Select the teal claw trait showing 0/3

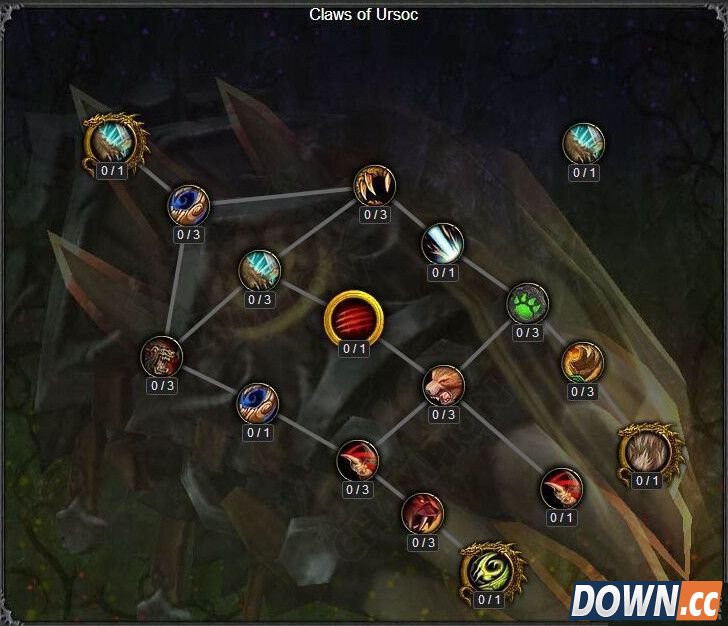[x=259, y=270]
